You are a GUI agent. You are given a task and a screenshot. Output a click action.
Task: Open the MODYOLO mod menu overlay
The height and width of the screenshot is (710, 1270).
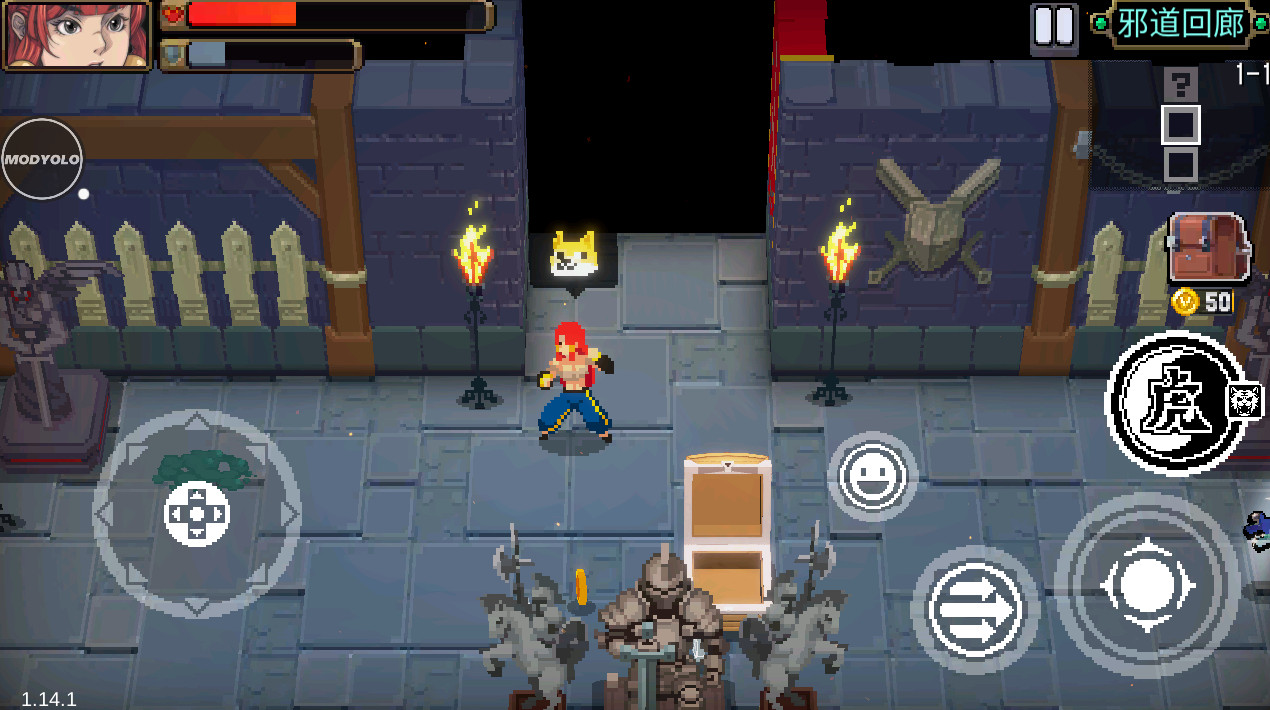pyautogui.click(x=41, y=159)
